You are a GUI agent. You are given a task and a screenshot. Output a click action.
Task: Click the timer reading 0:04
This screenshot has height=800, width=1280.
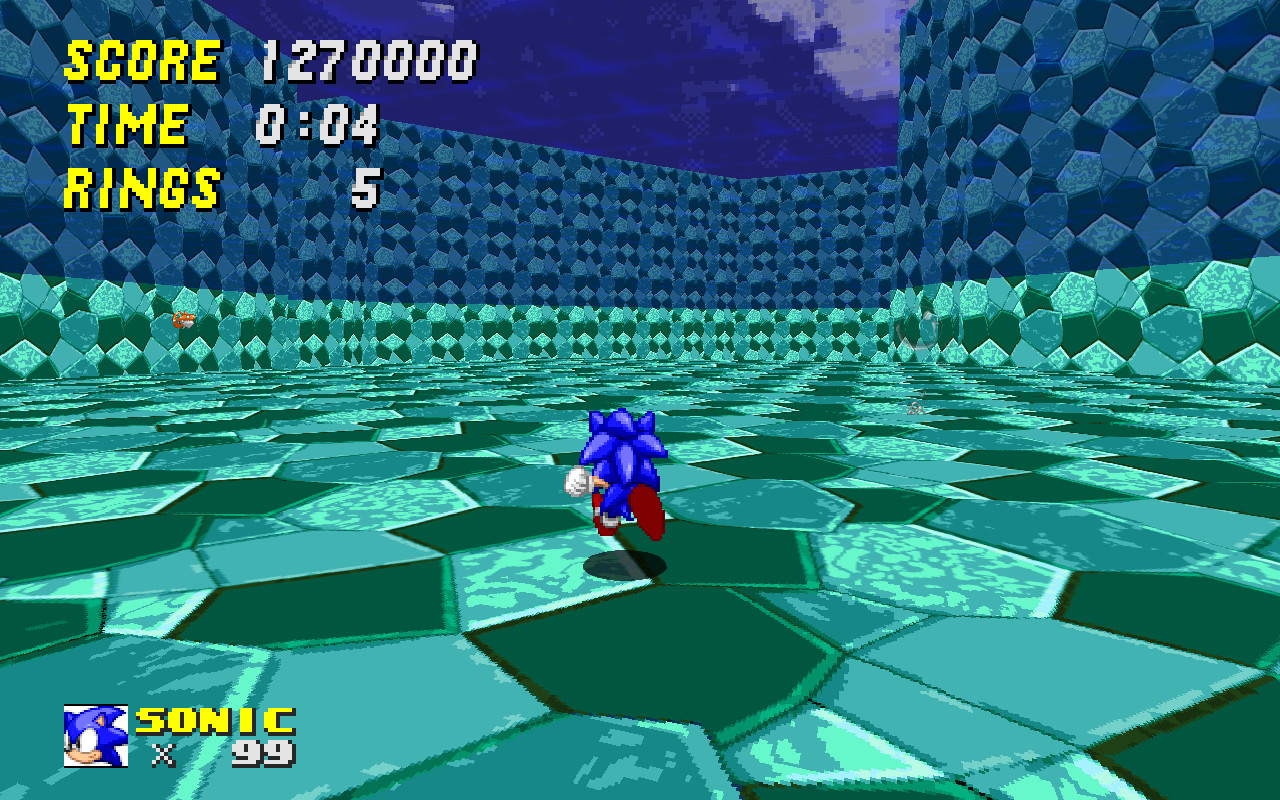coord(318,124)
